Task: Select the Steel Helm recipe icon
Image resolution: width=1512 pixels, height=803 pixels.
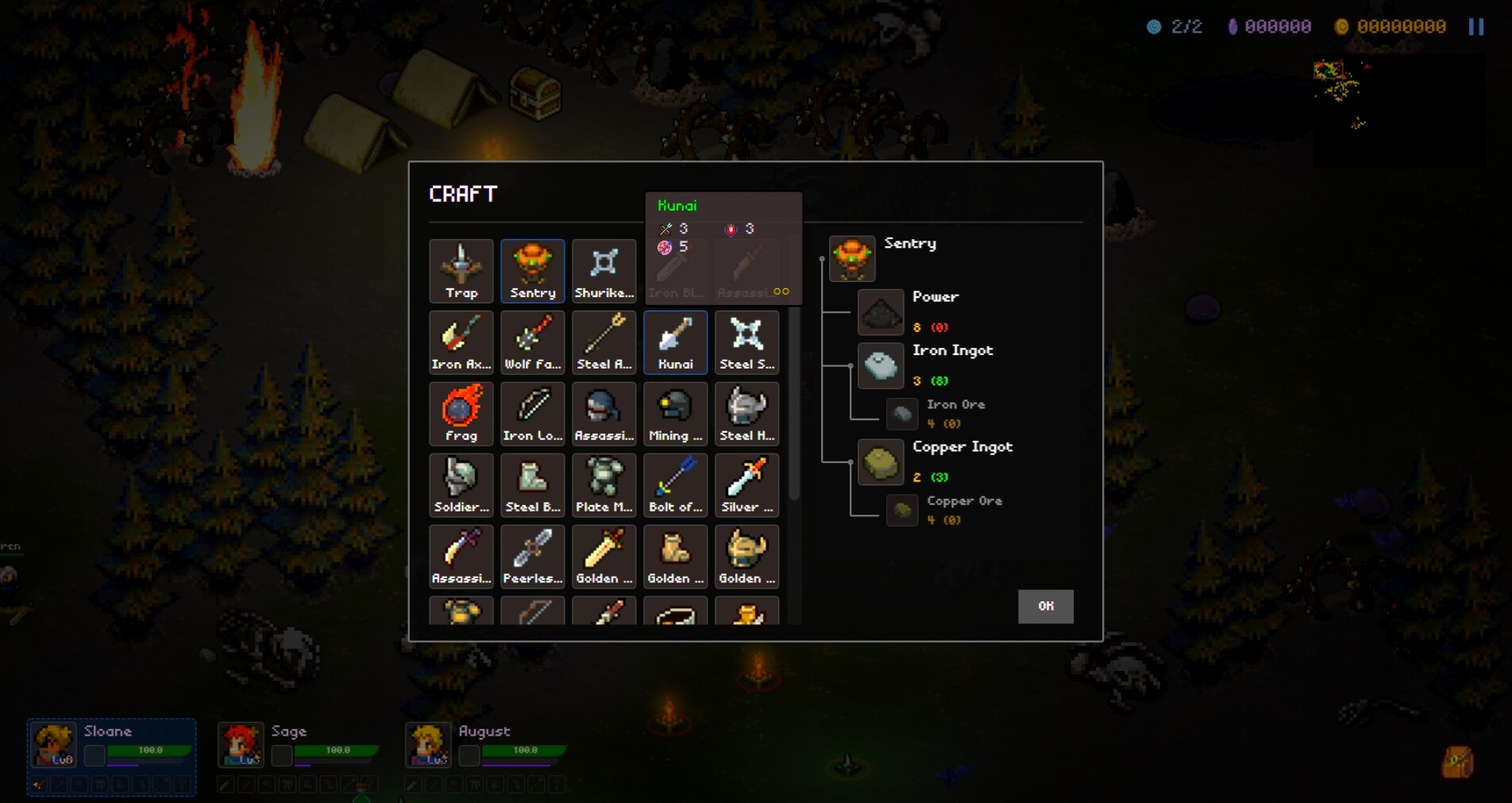Action: coord(746,414)
